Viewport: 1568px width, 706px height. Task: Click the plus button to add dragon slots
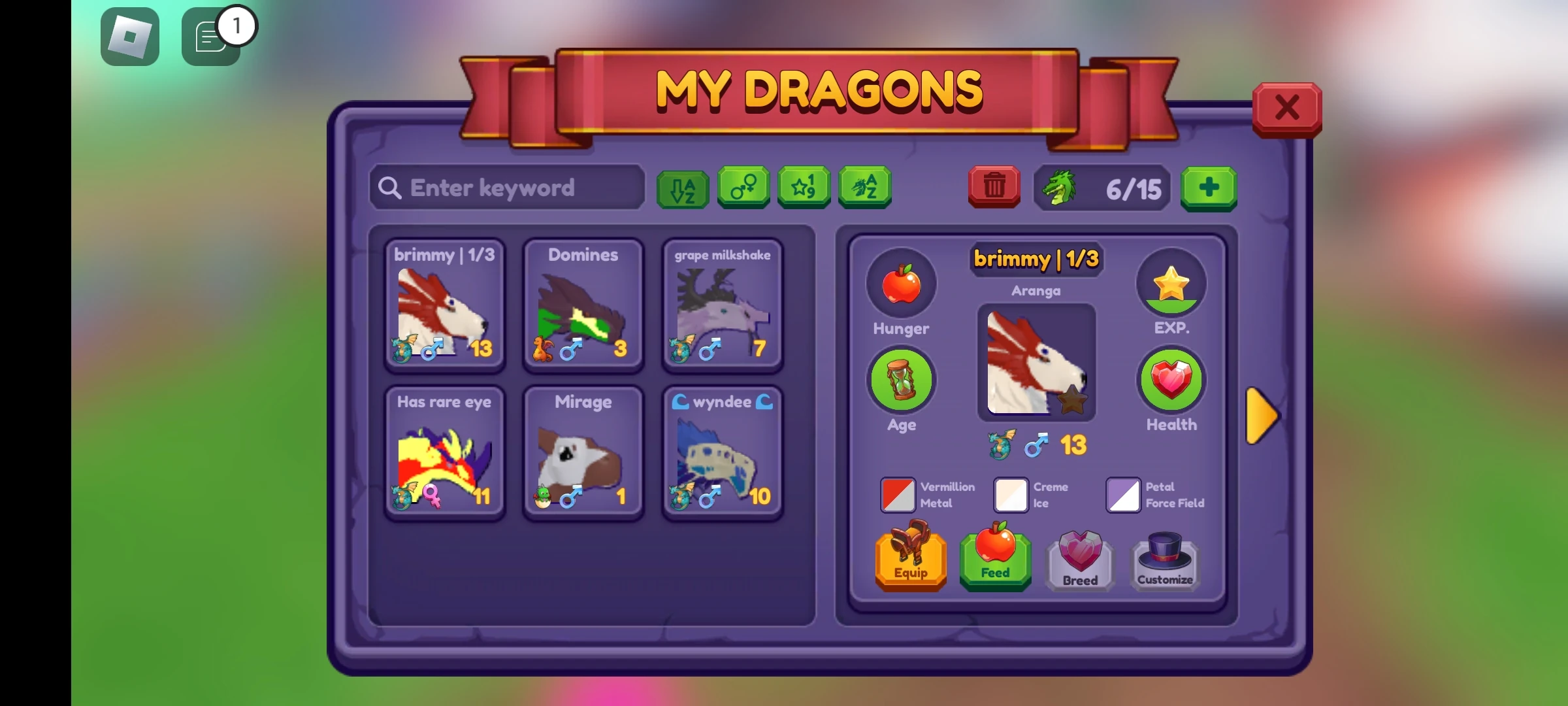coord(1208,189)
